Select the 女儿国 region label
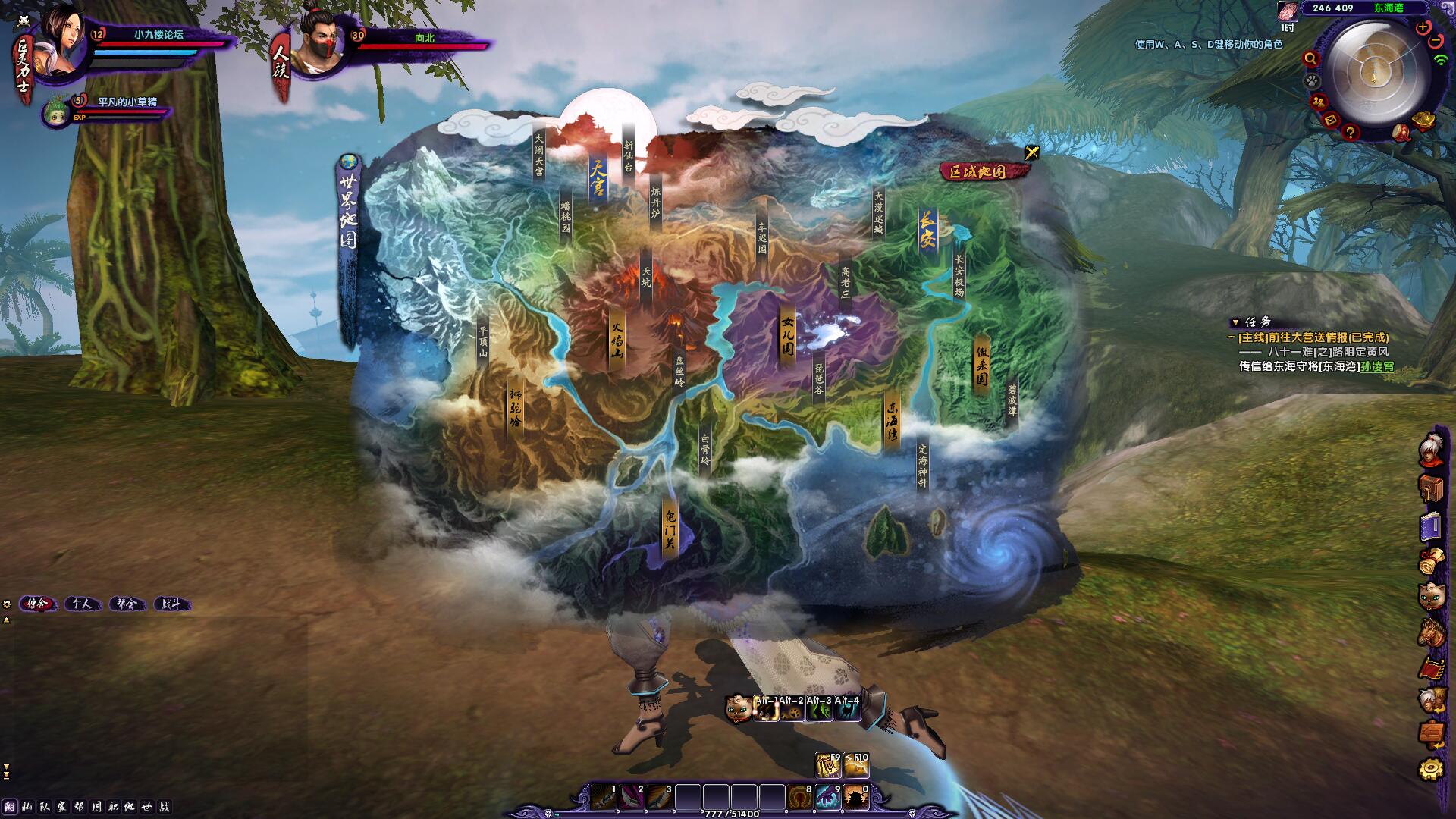The height and width of the screenshot is (819, 1456). tap(788, 336)
